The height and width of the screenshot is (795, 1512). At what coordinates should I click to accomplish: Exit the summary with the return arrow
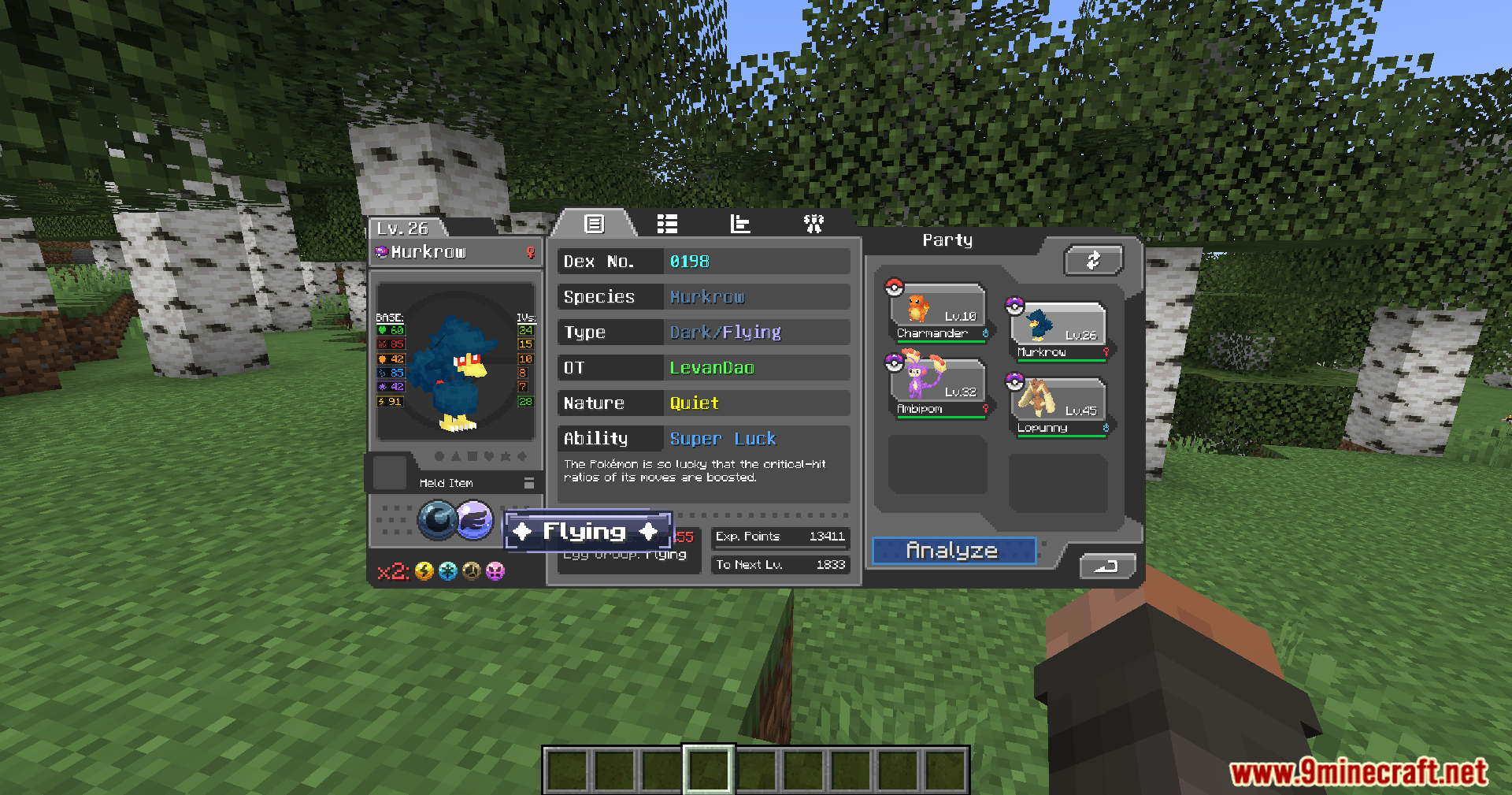coord(1106,566)
